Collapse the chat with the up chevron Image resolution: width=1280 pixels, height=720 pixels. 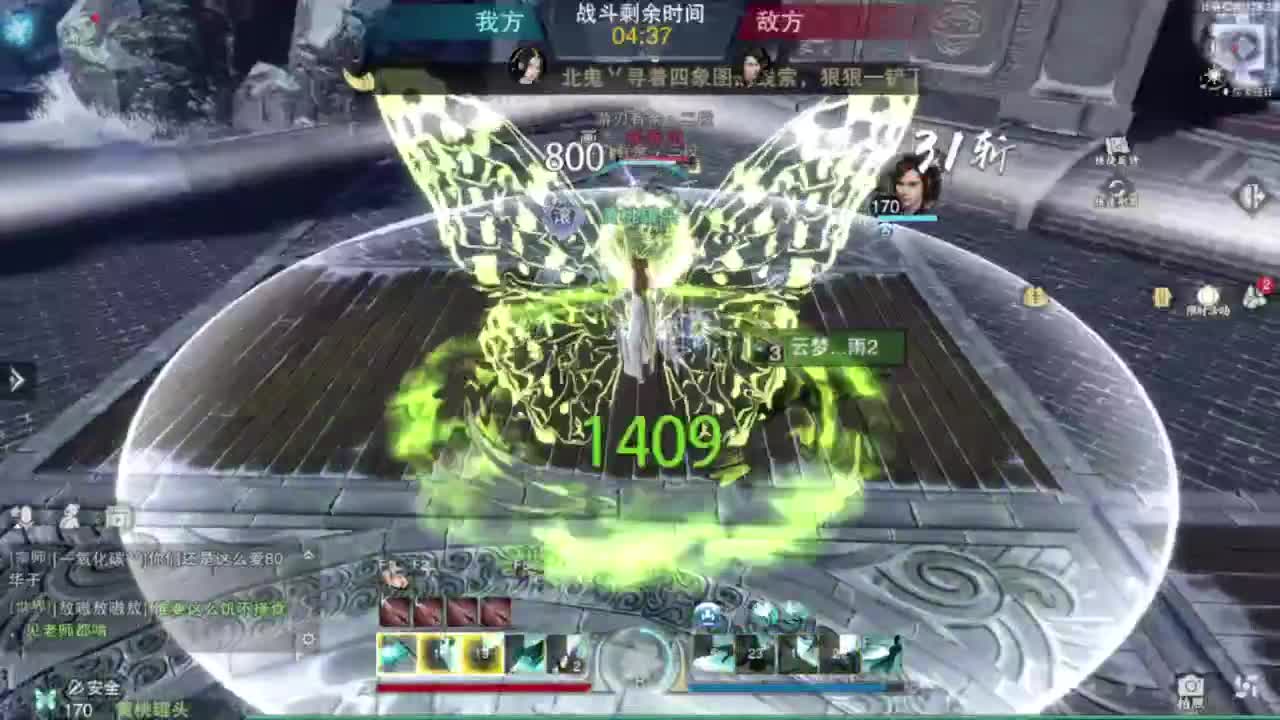(308, 555)
